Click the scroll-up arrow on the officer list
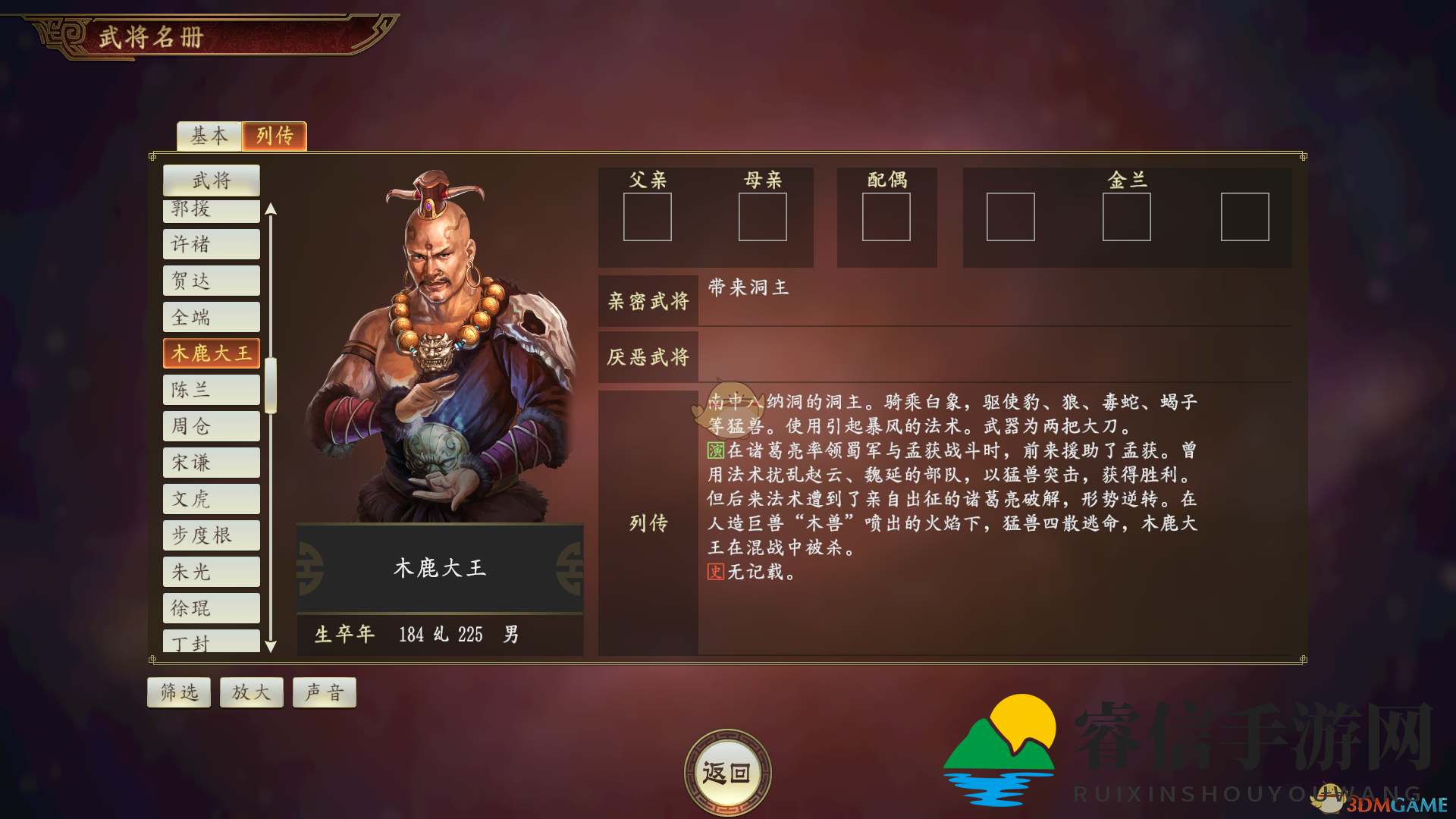The height and width of the screenshot is (819, 1456). (x=271, y=210)
